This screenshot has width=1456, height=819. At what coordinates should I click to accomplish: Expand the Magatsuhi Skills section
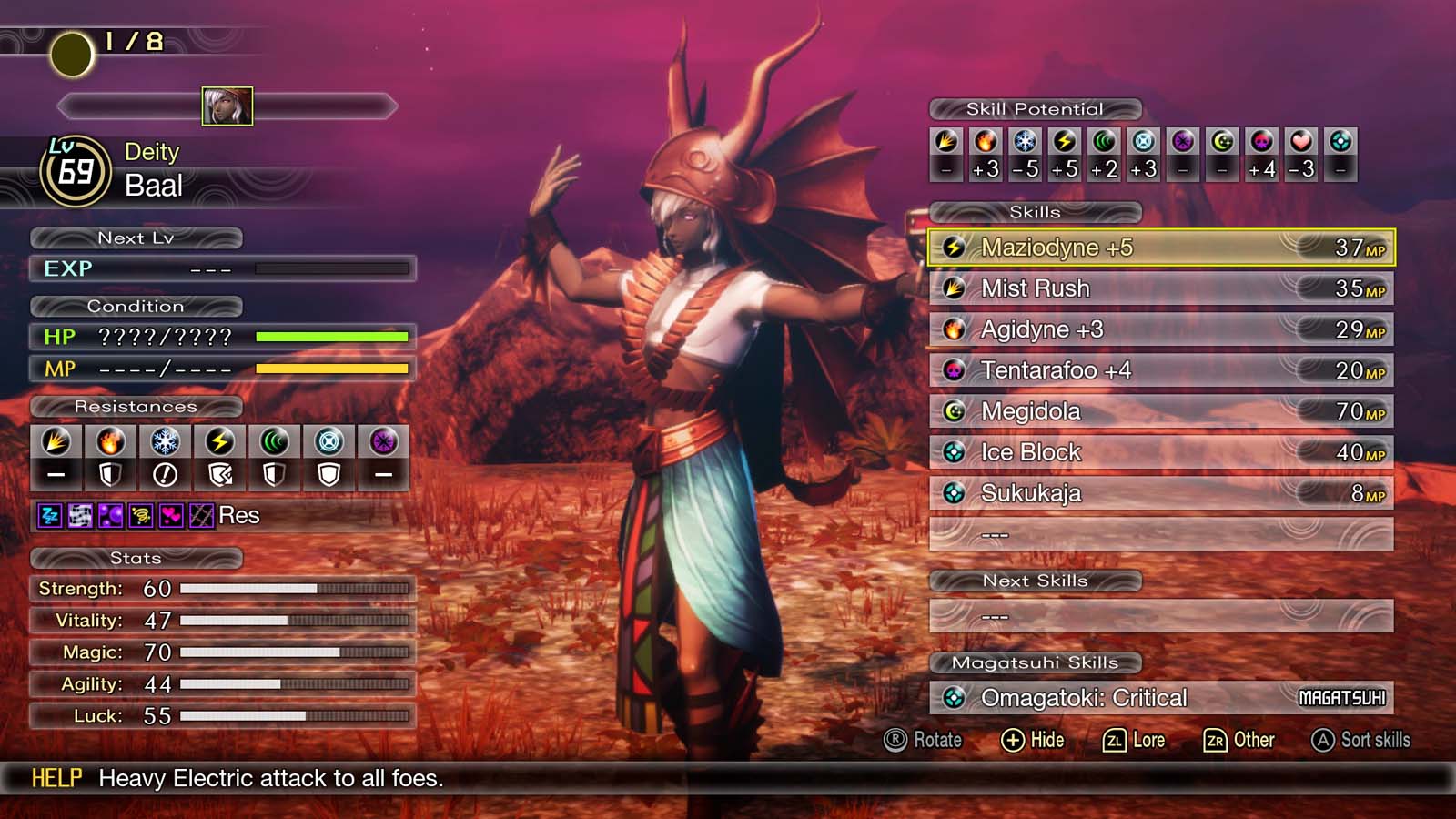pyautogui.click(x=1034, y=662)
